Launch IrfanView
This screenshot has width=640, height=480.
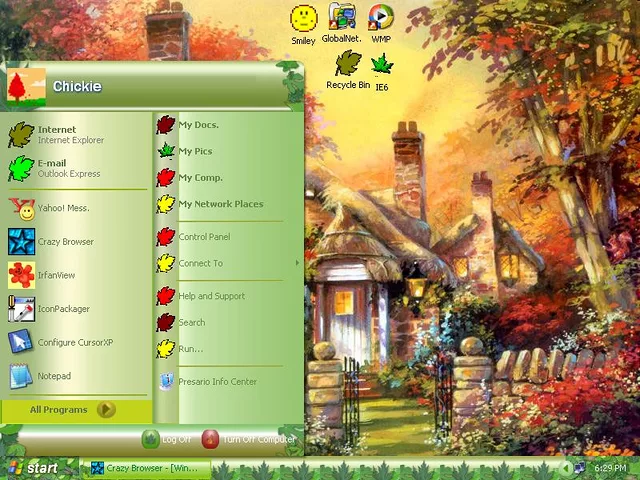pyautogui.click(x=56, y=275)
